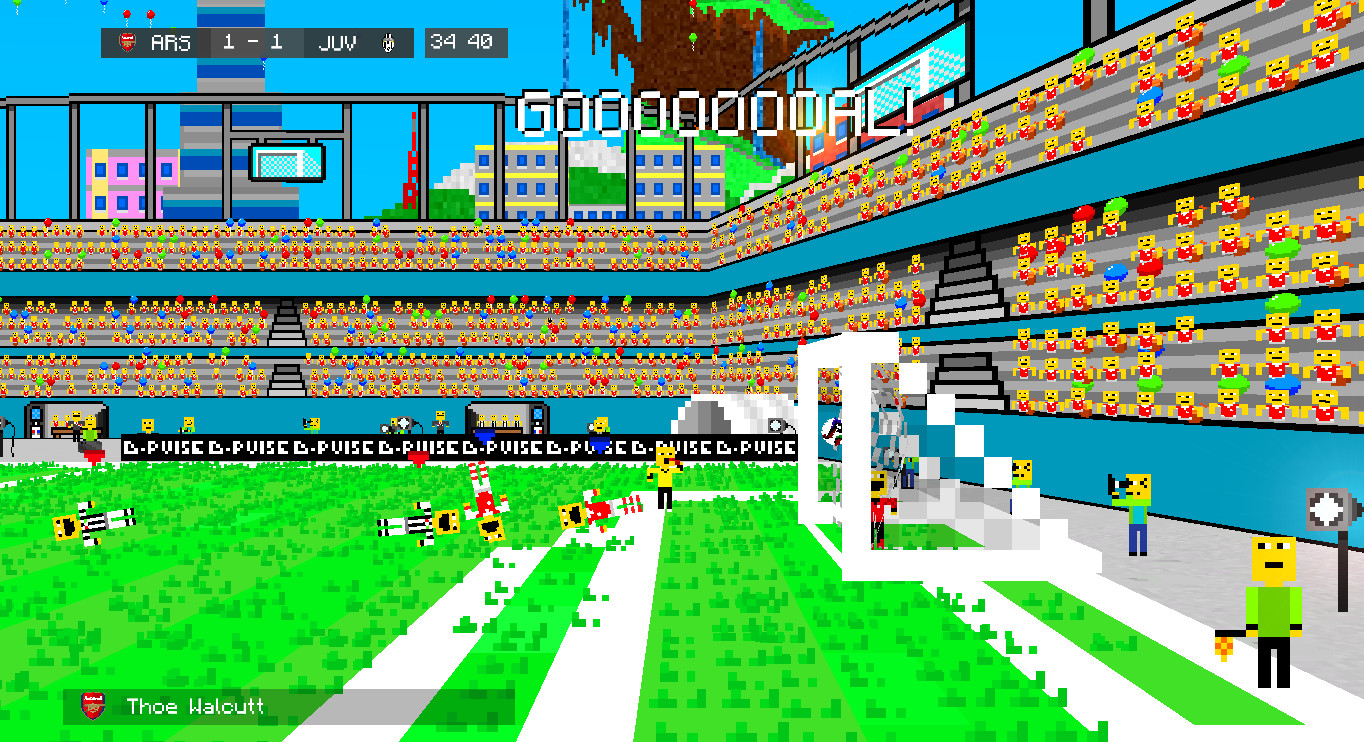Click the ARS team label
This screenshot has width=1364, height=742.
pyautogui.click(x=172, y=43)
